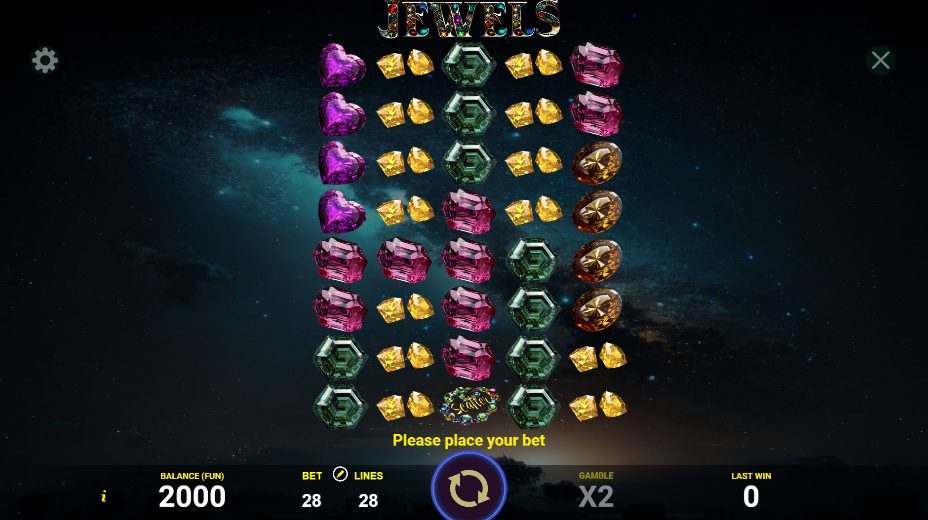Spin the reels with the circular arrow button

click(468, 488)
